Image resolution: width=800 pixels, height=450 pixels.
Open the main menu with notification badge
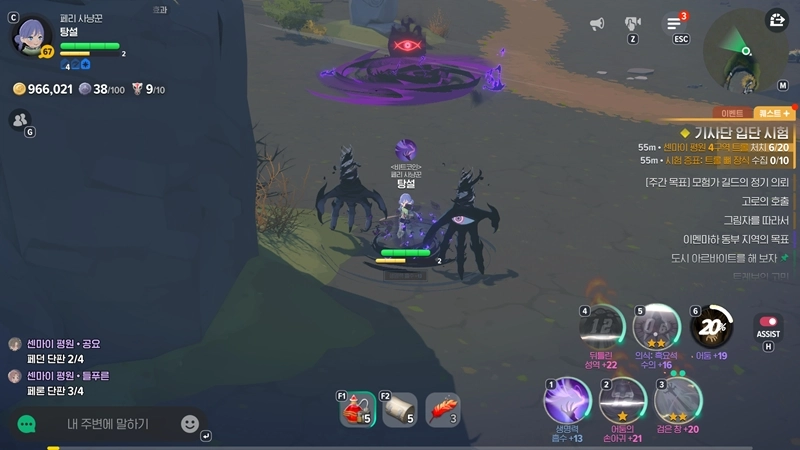pyautogui.click(x=674, y=24)
